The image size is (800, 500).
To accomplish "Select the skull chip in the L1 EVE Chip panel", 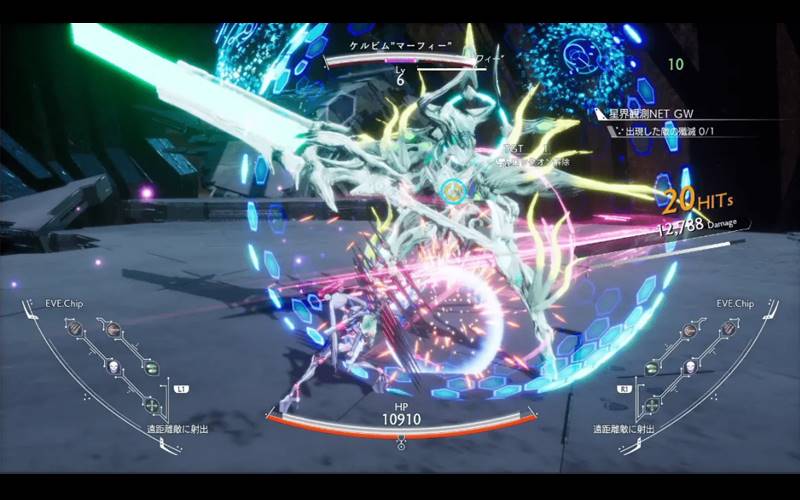I will pyautogui.click(x=112, y=366).
